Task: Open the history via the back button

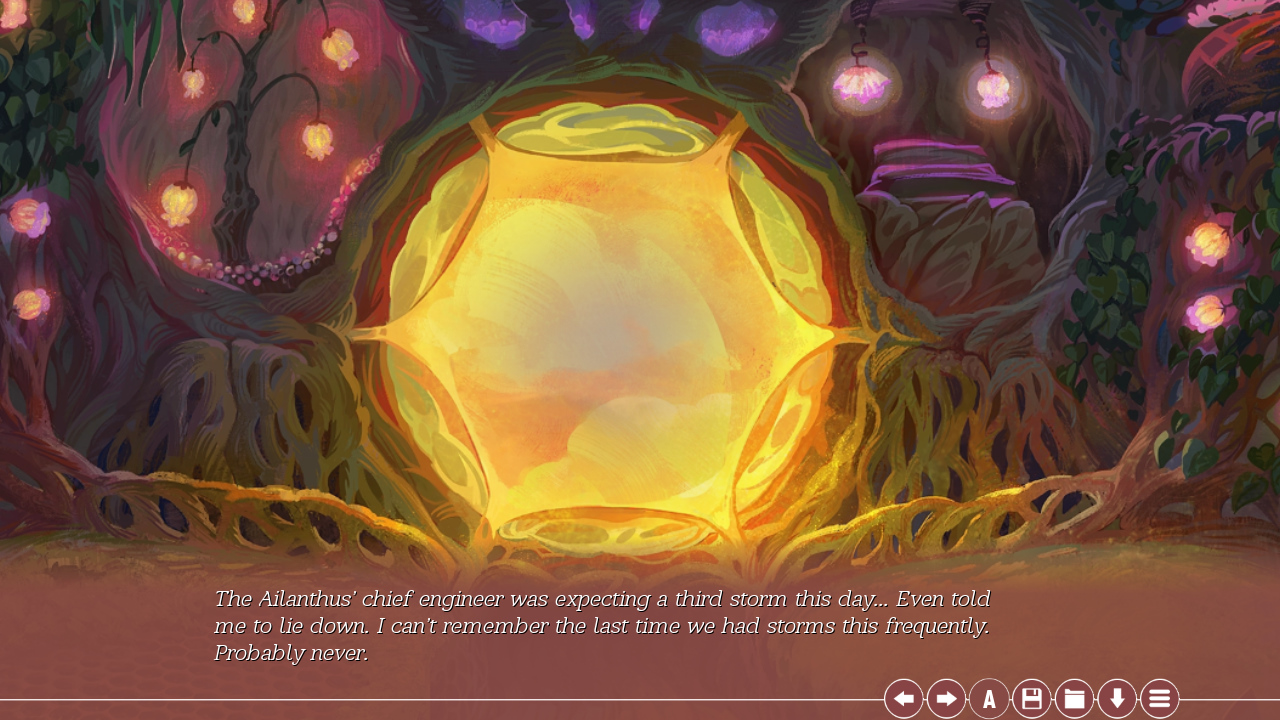Action: pos(903,697)
